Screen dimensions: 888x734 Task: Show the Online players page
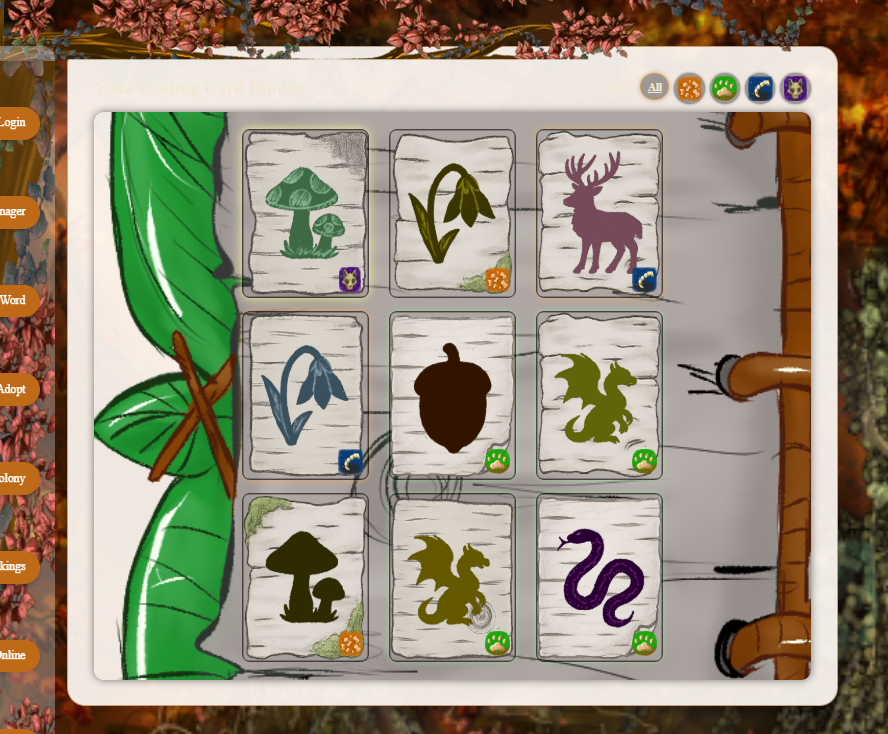coord(15,655)
